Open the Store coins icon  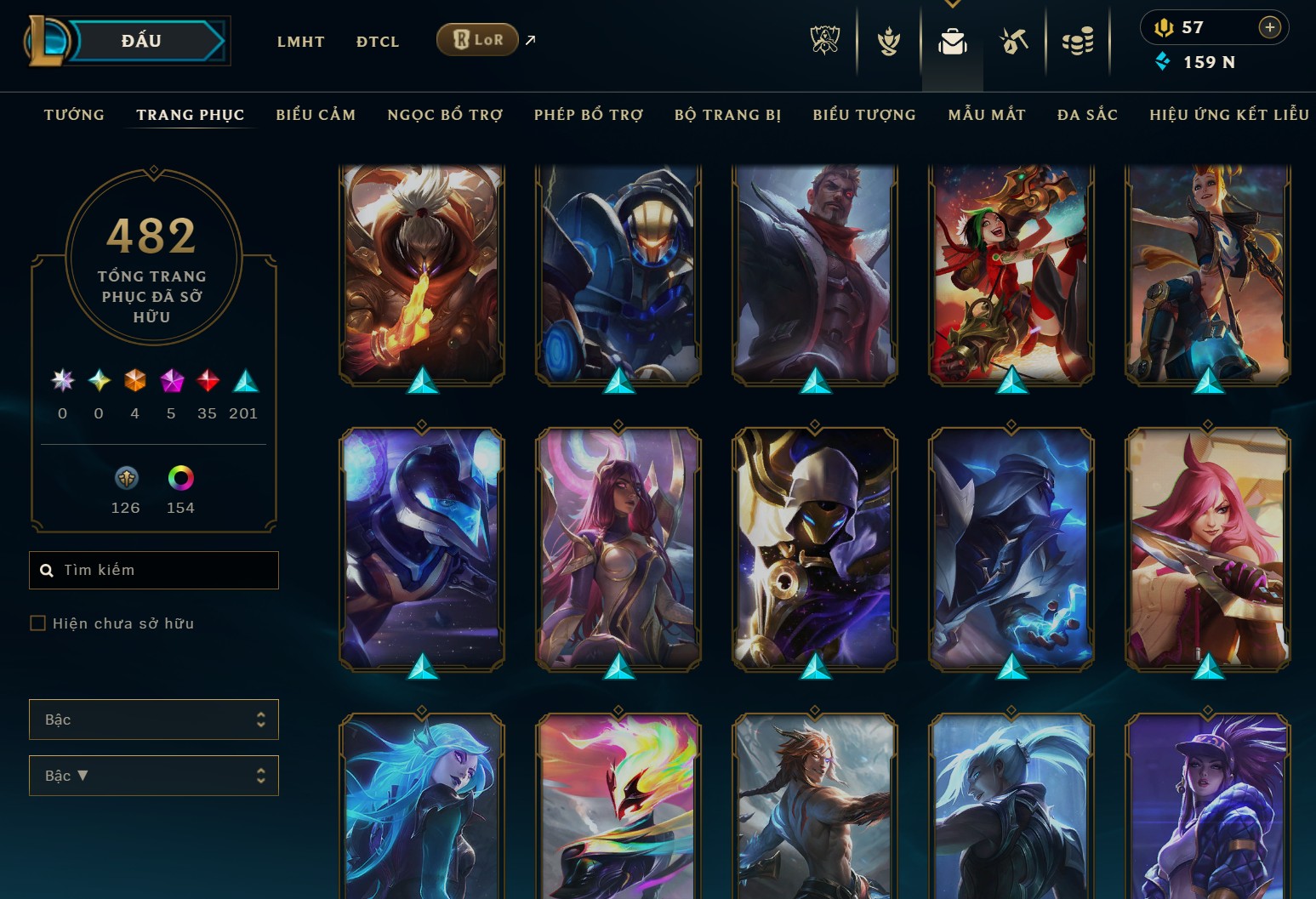1079,40
